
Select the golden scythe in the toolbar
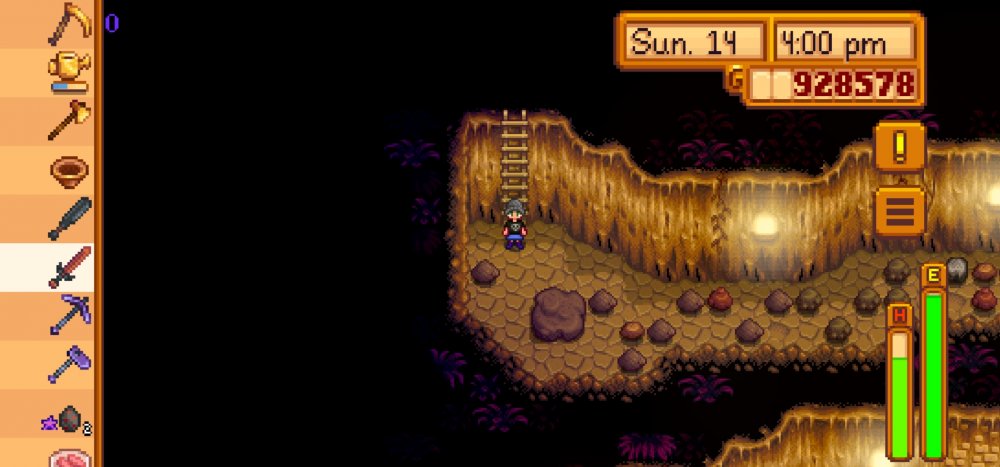click(x=69, y=24)
